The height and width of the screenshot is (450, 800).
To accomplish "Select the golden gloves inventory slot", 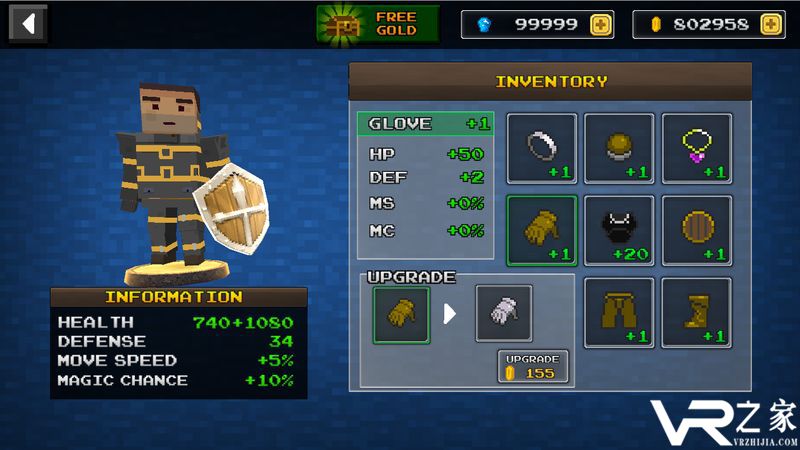I will coord(541,230).
